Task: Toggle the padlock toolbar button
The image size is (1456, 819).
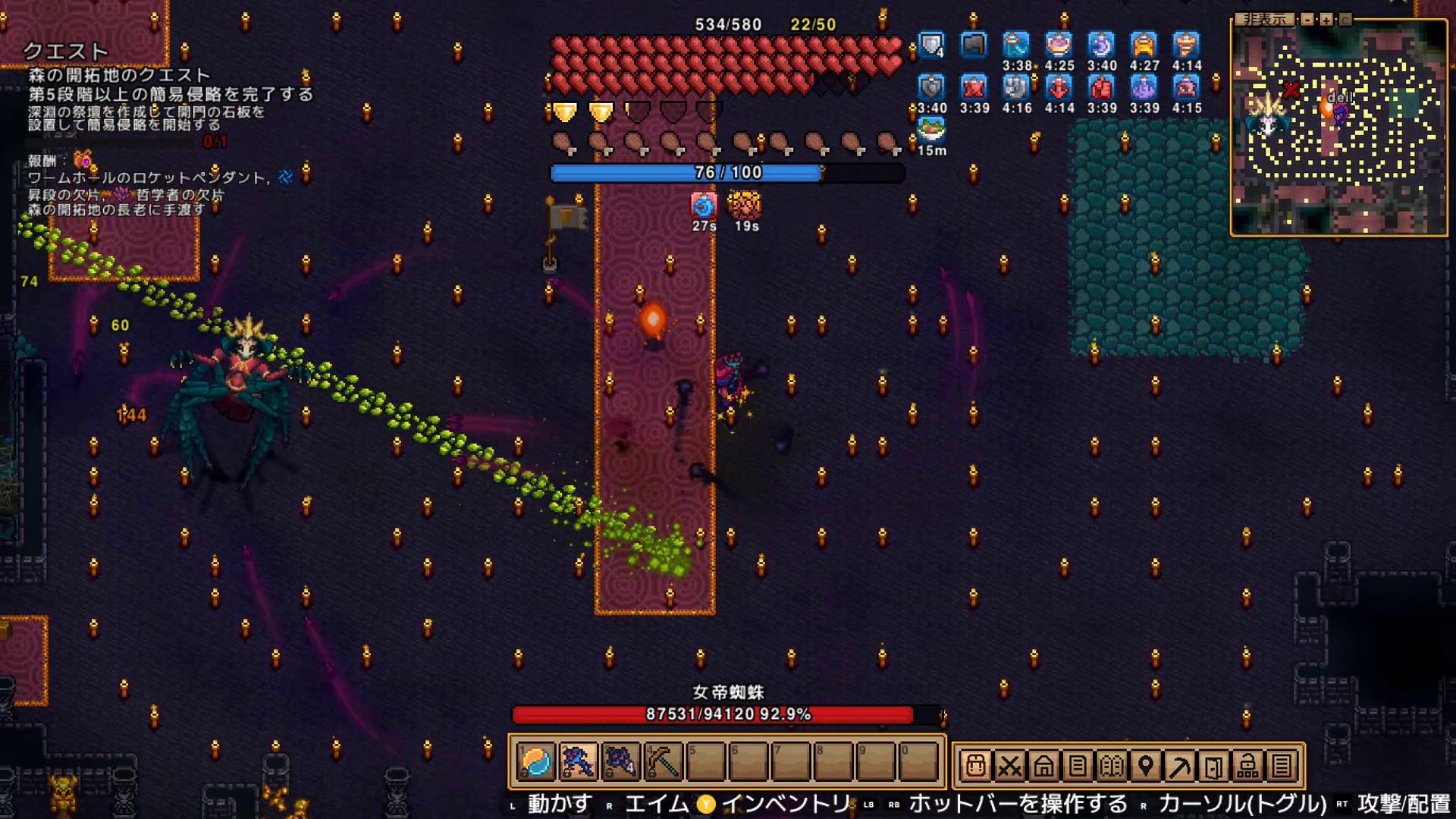Action: tap(1248, 766)
